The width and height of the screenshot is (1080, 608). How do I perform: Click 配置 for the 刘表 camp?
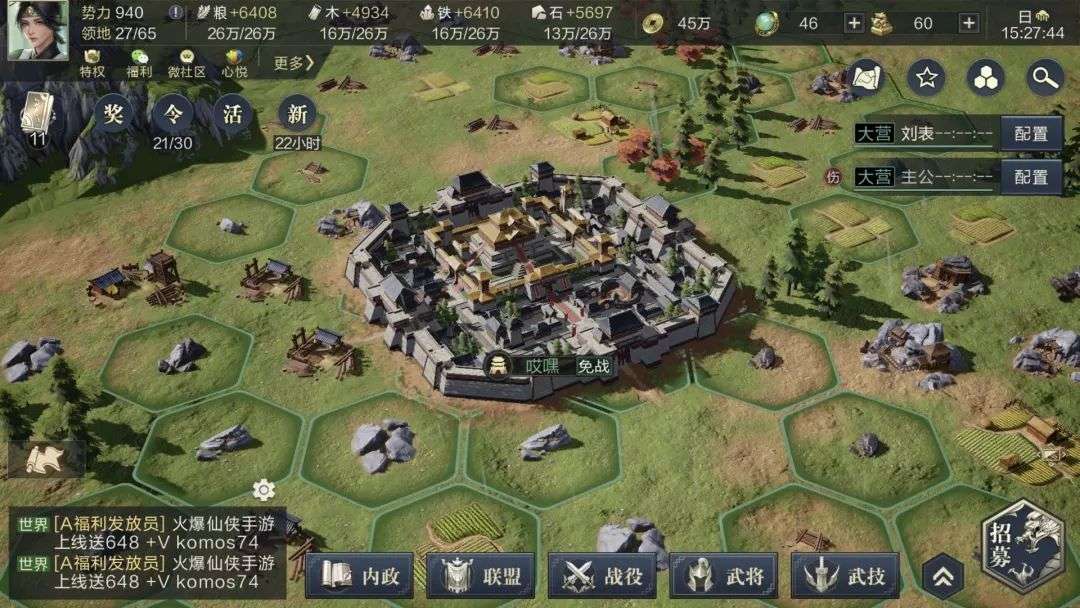(x=1030, y=134)
